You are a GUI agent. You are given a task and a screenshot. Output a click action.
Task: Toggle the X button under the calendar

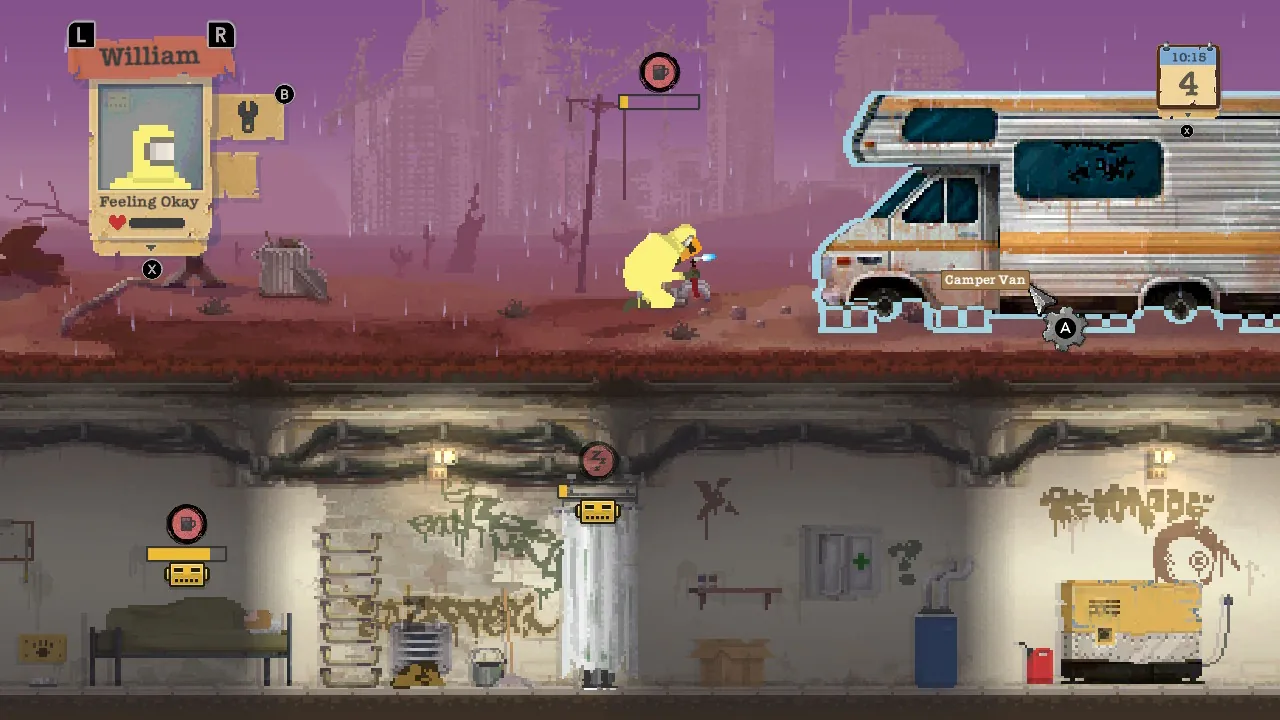point(1187,130)
